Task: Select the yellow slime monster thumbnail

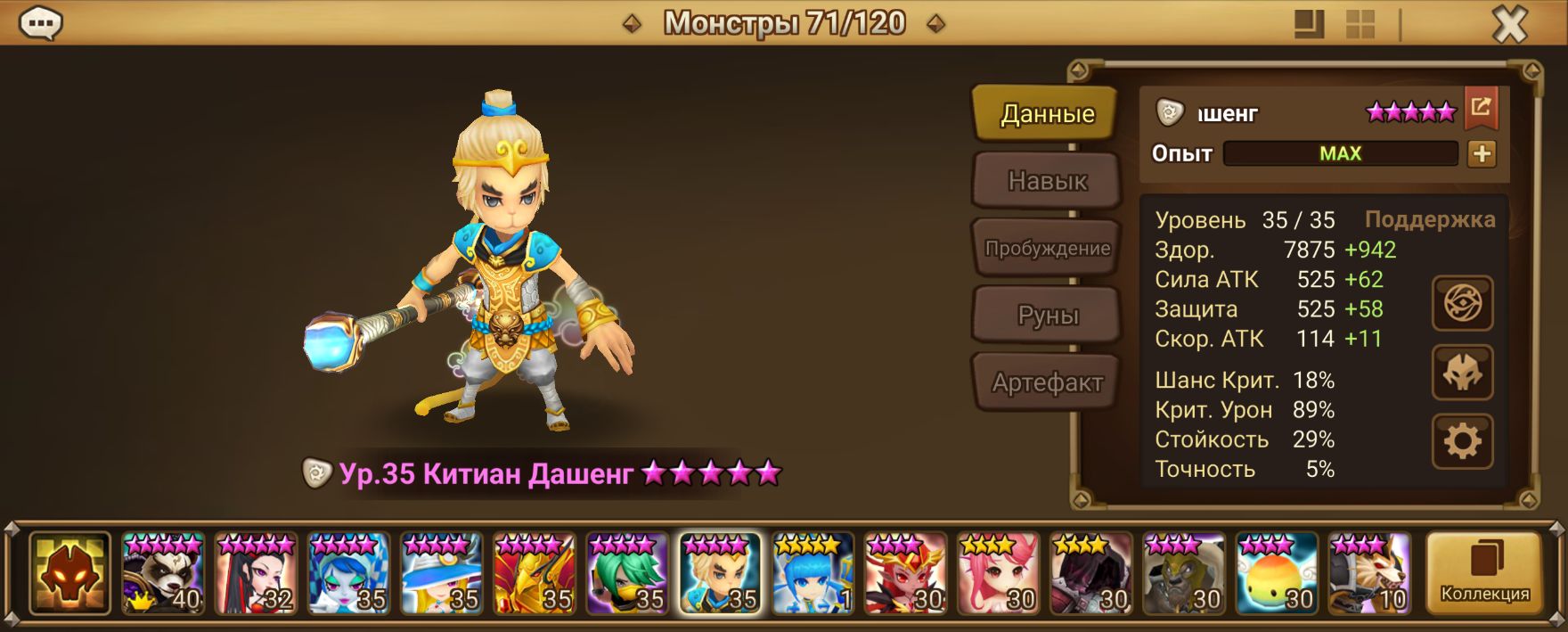Action: 1277,573
